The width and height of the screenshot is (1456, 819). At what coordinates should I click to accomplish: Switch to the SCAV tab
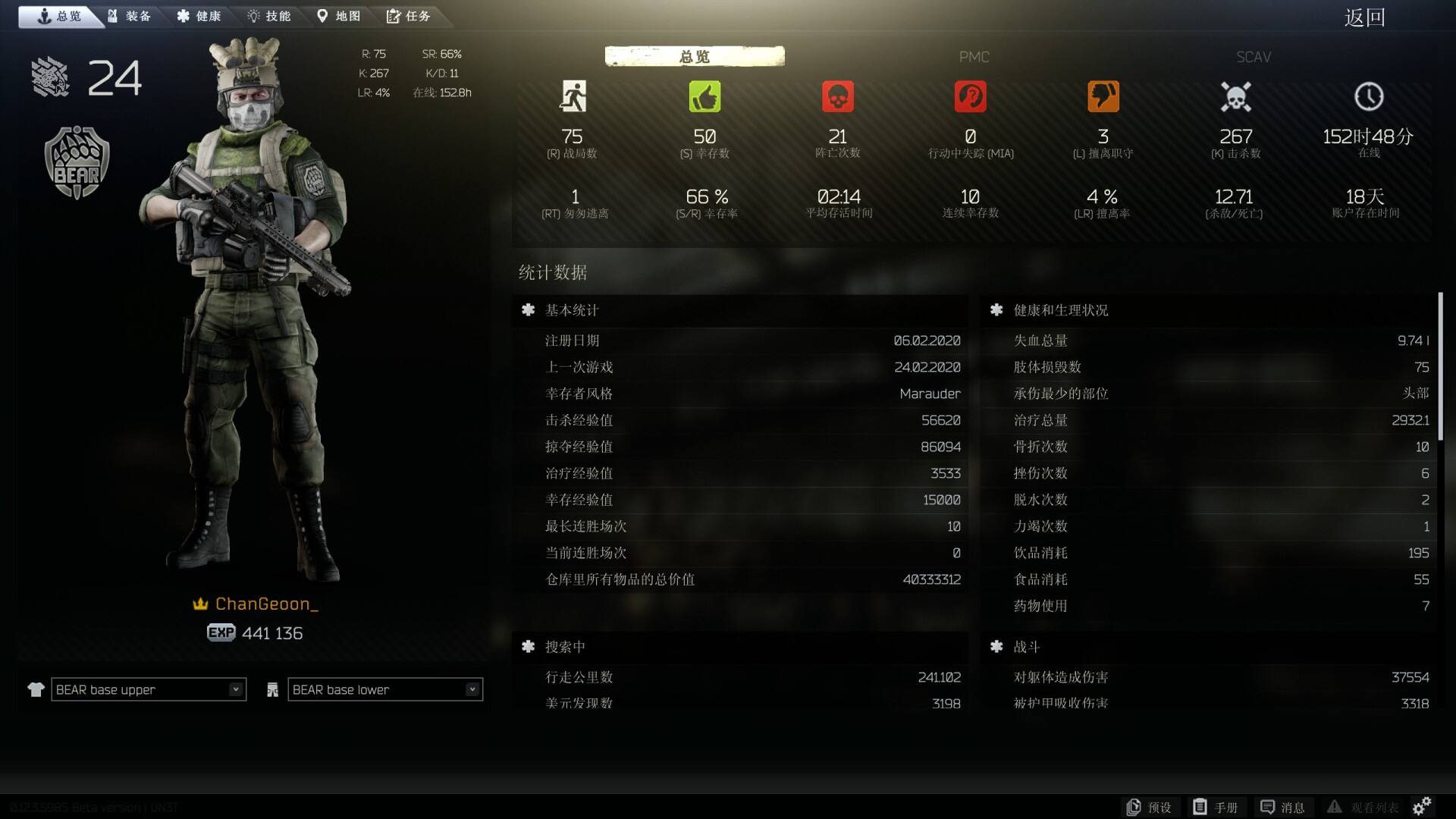pyautogui.click(x=1252, y=57)
